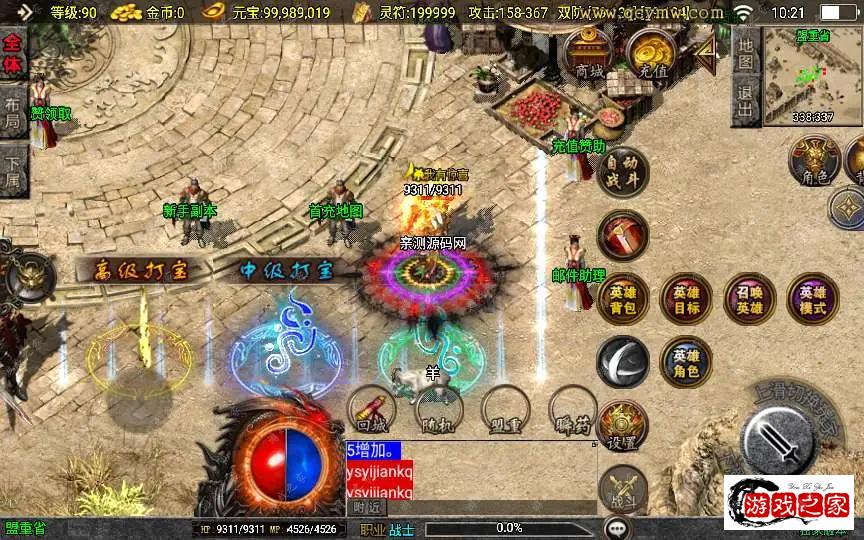This screenshot has height=540, width=864.
Task: Open the 地图 map panel
Action: pyautogui.click(x=744, y=50)
